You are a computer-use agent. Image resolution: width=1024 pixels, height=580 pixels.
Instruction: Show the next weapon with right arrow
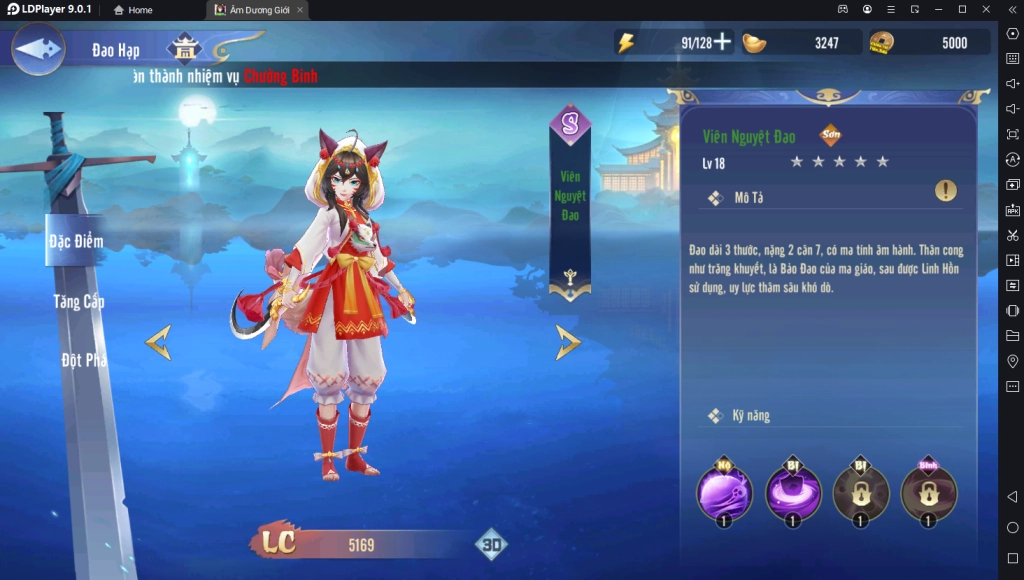[568, 342]
